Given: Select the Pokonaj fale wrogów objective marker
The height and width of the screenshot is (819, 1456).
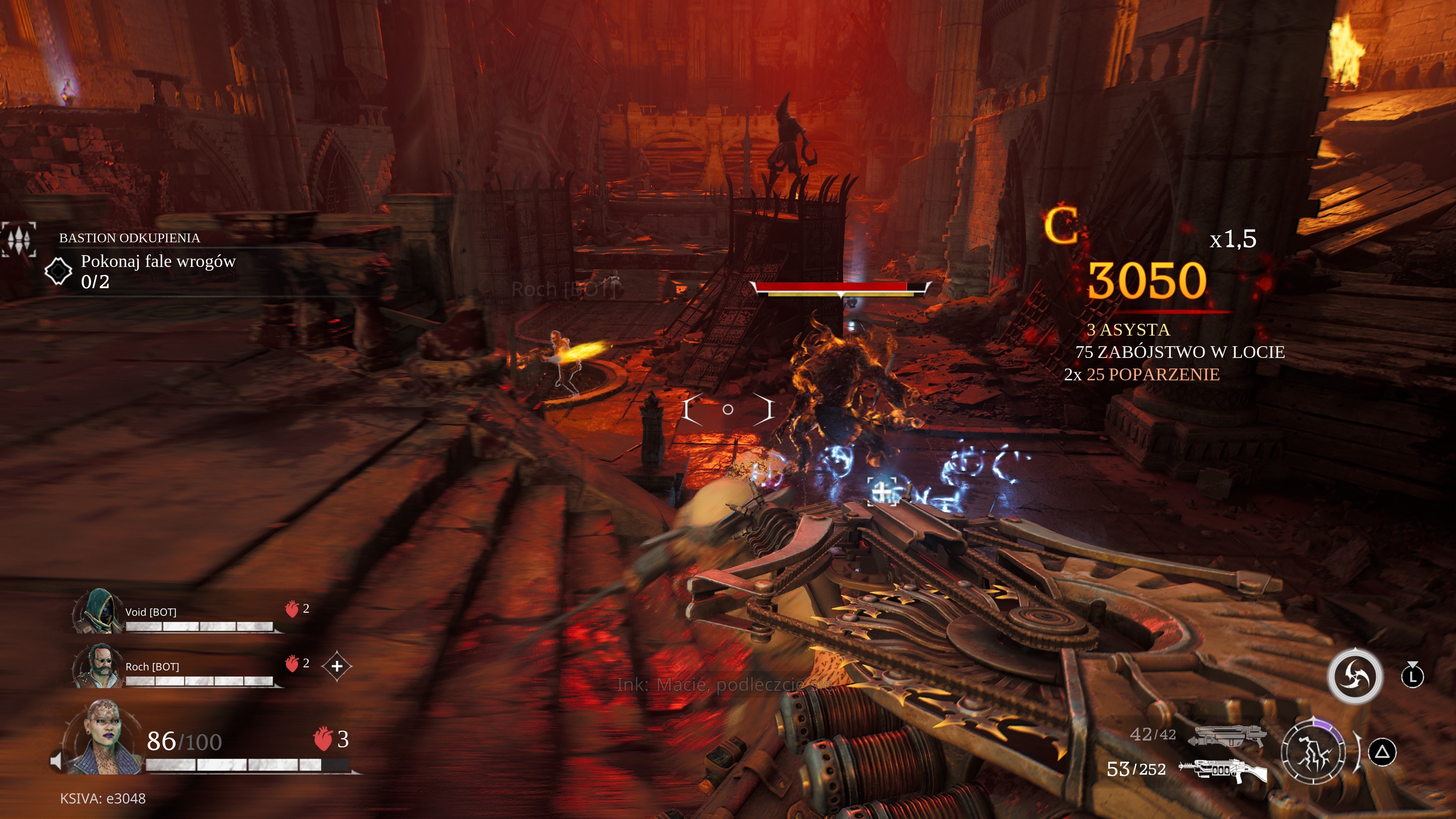Looking at the screenshot, I should 58,271.
